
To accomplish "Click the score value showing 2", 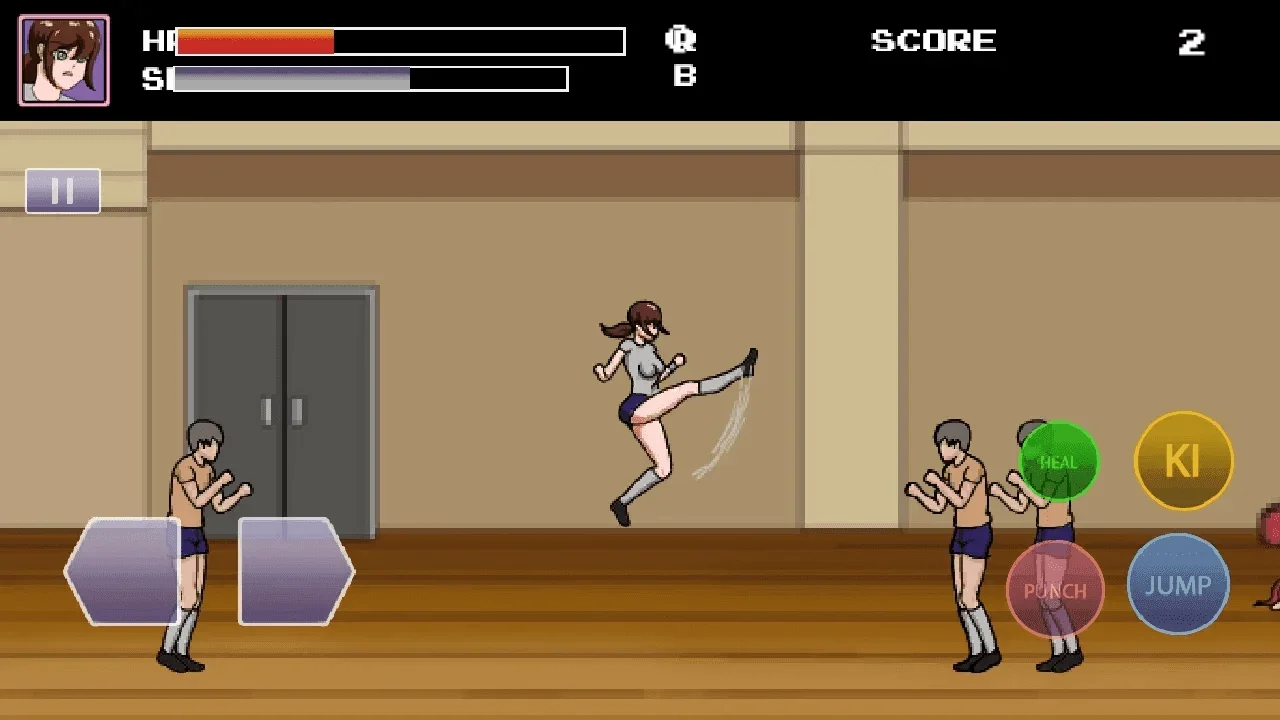I will 1192,42.
